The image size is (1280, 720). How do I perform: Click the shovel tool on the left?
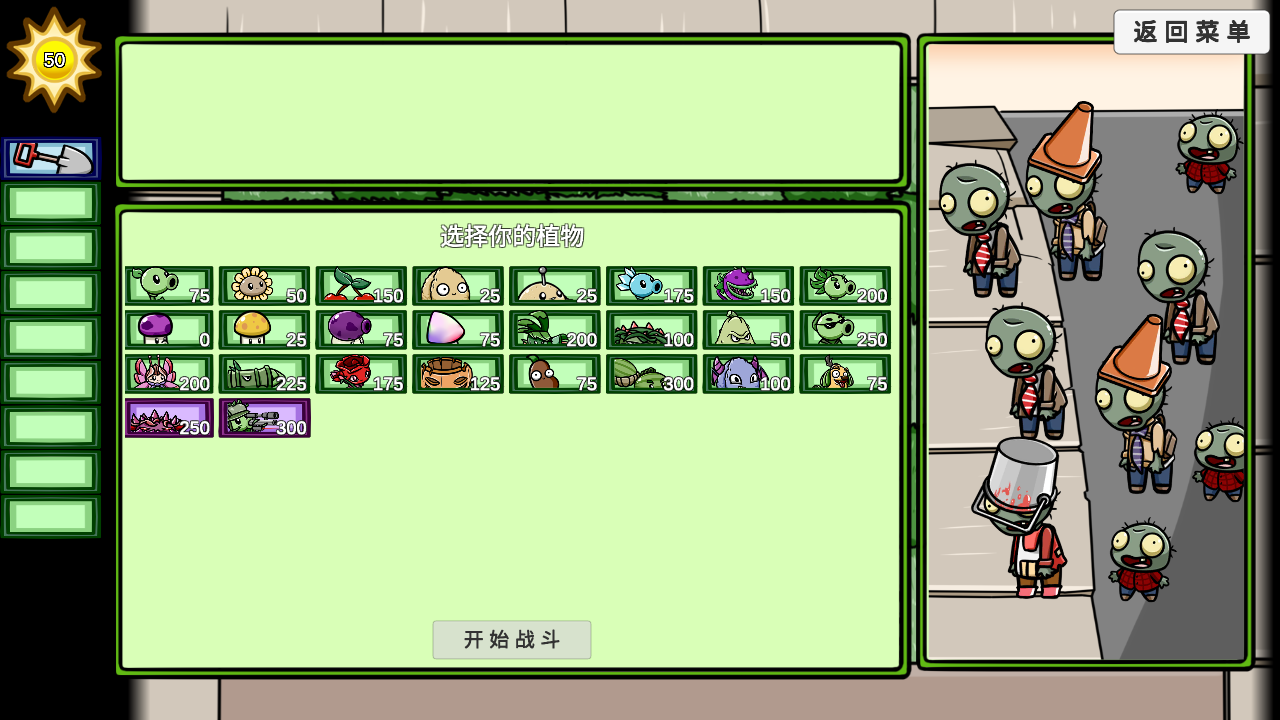tap(51, 158)
